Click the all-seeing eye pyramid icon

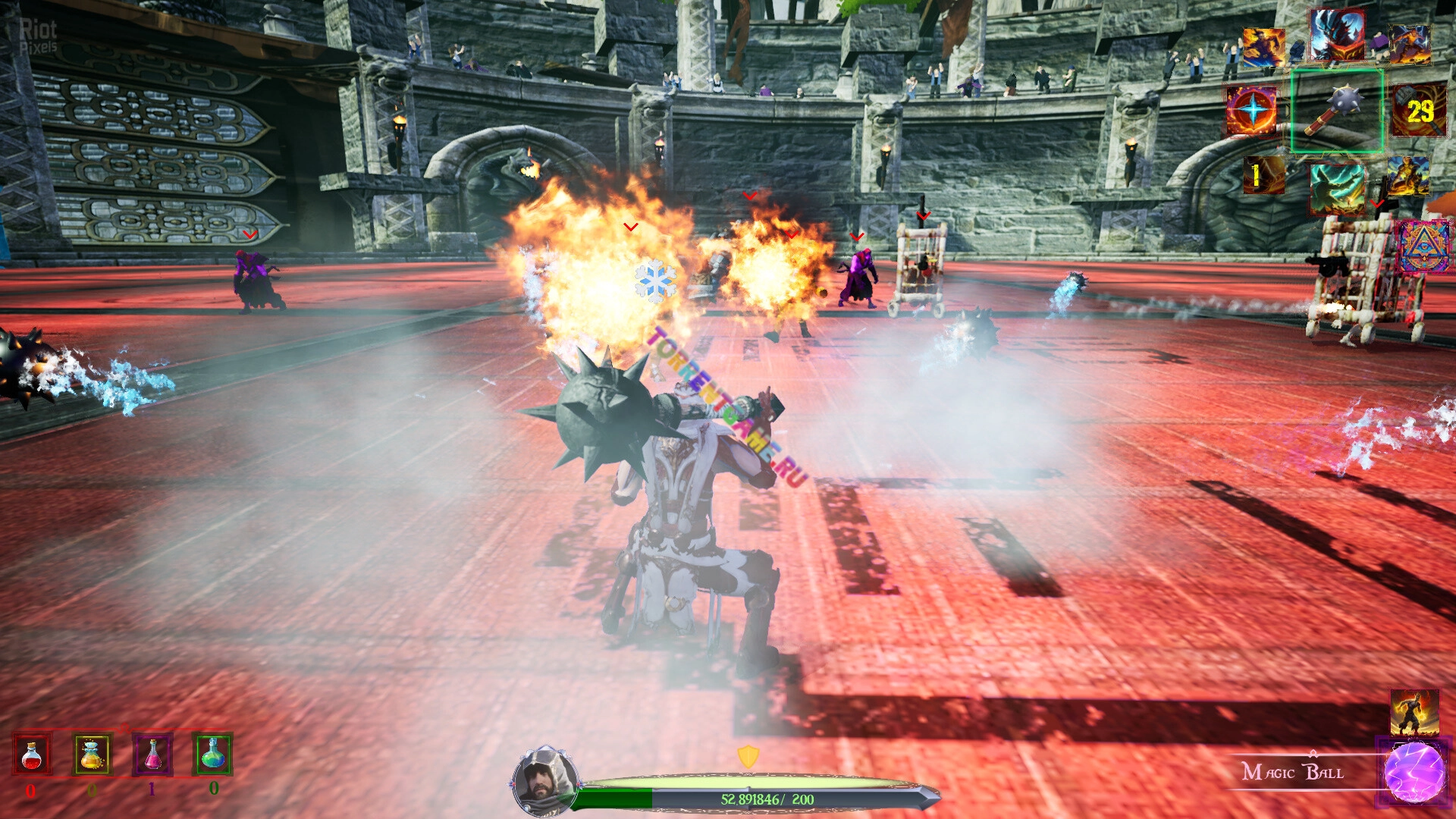click(x=1425, y=246)
